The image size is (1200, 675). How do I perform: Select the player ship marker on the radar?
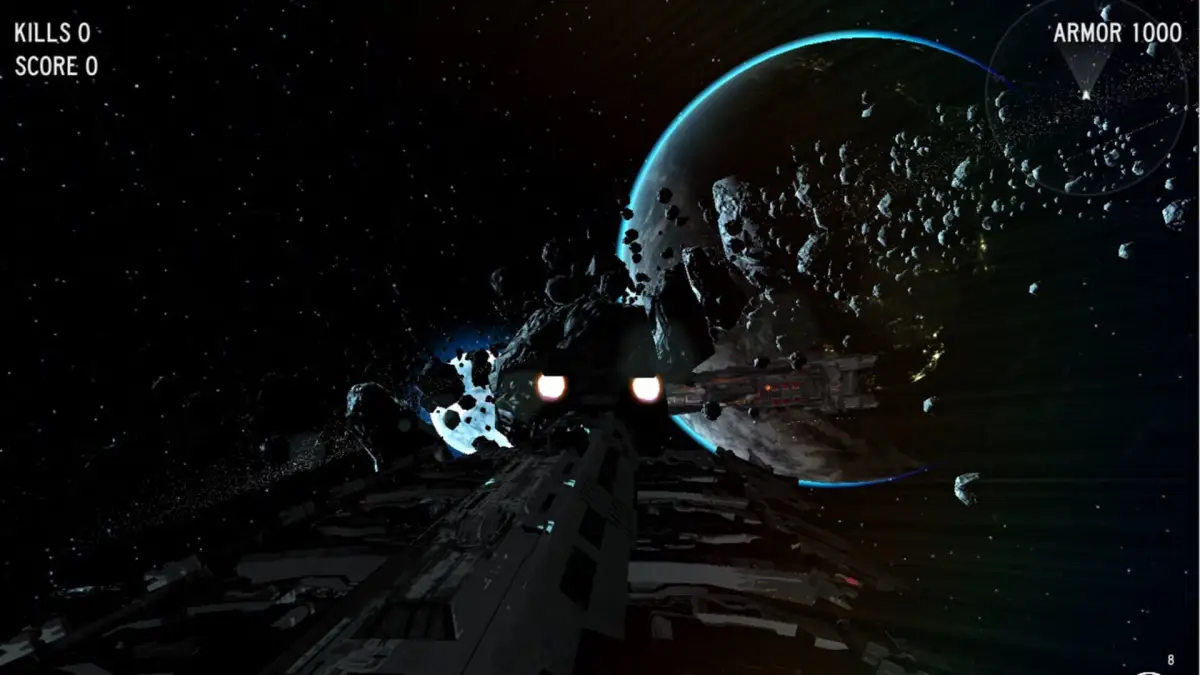coord(1086,94)
